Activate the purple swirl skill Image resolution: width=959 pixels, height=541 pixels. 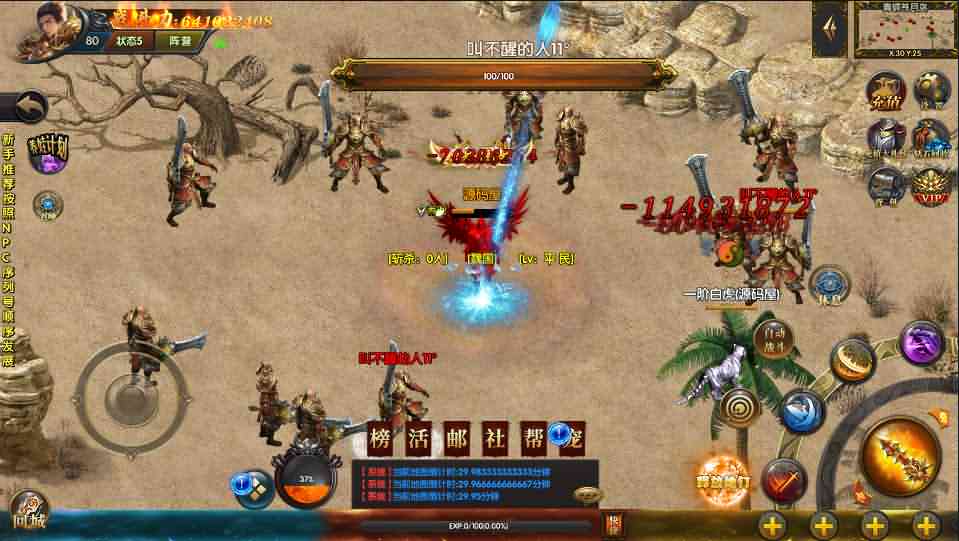click(921, 342)
